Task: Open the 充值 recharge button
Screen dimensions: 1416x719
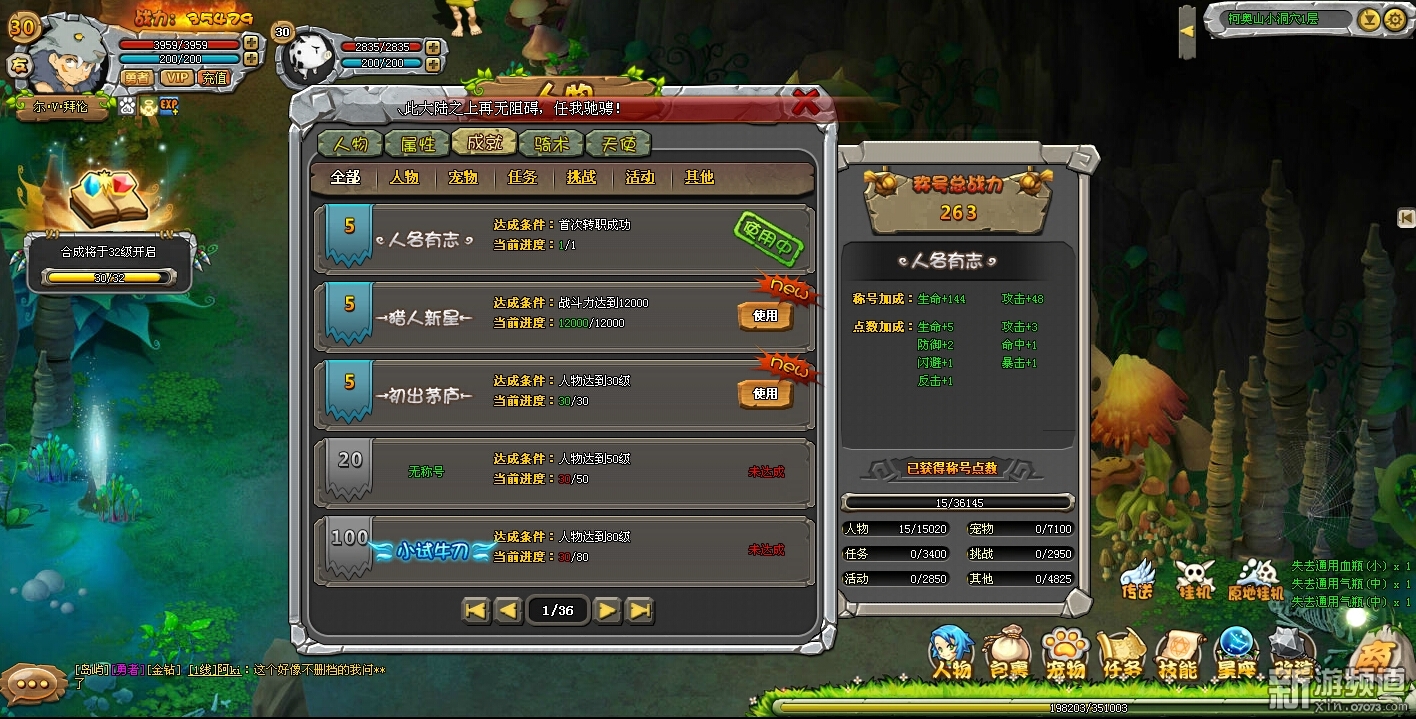Action: click(214, 77)
